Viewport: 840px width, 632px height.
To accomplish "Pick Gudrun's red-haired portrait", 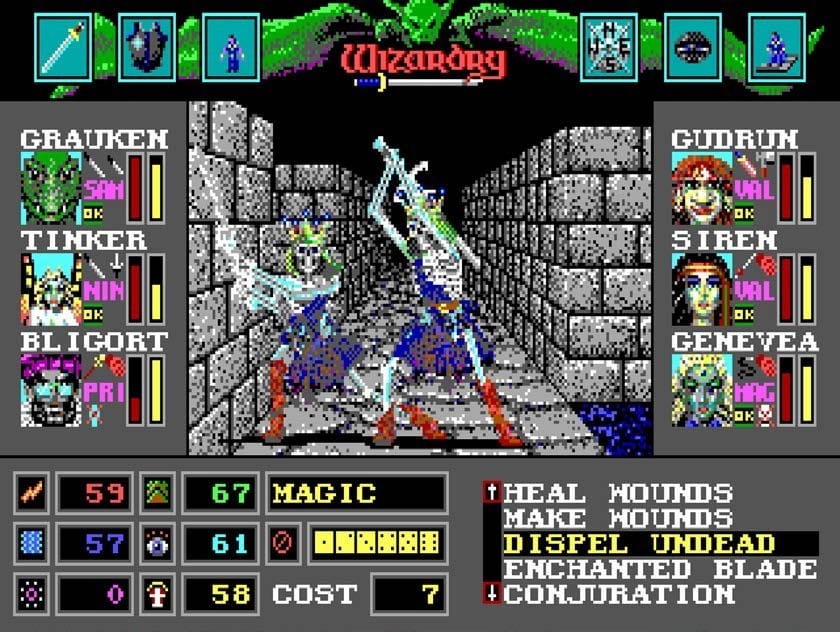I will 702,187.
